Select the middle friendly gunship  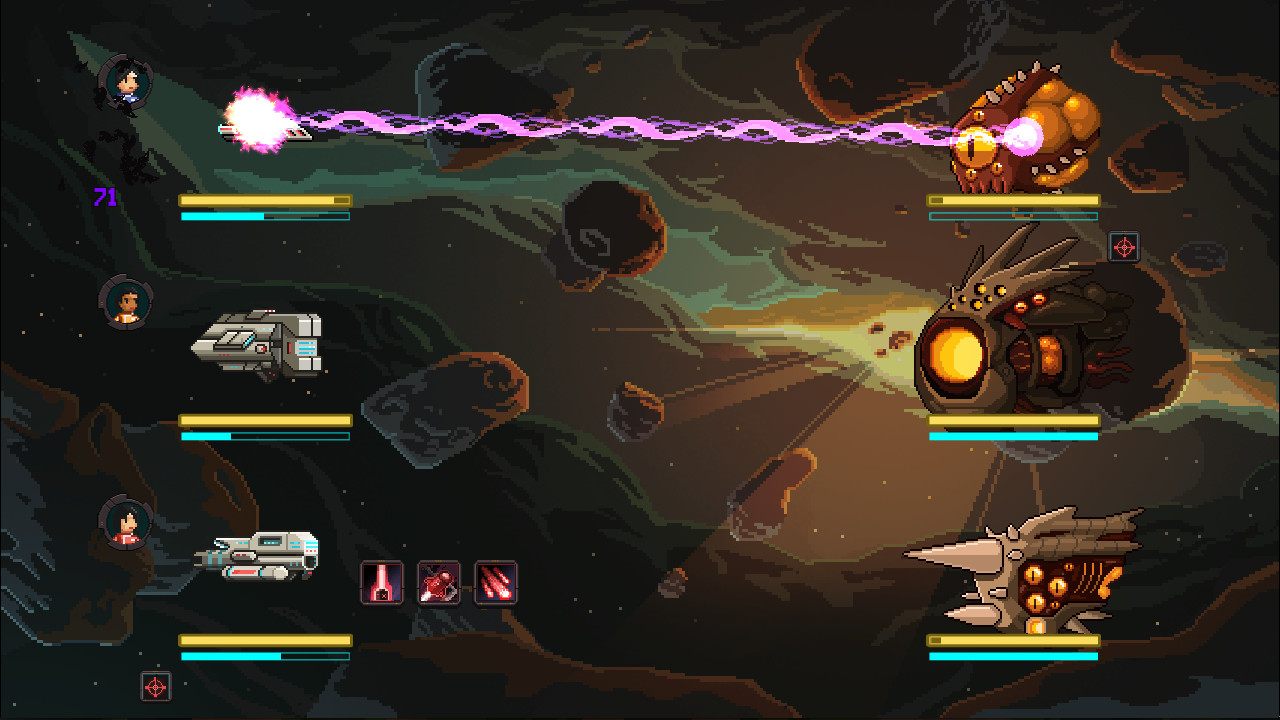(x=260, y=342)
